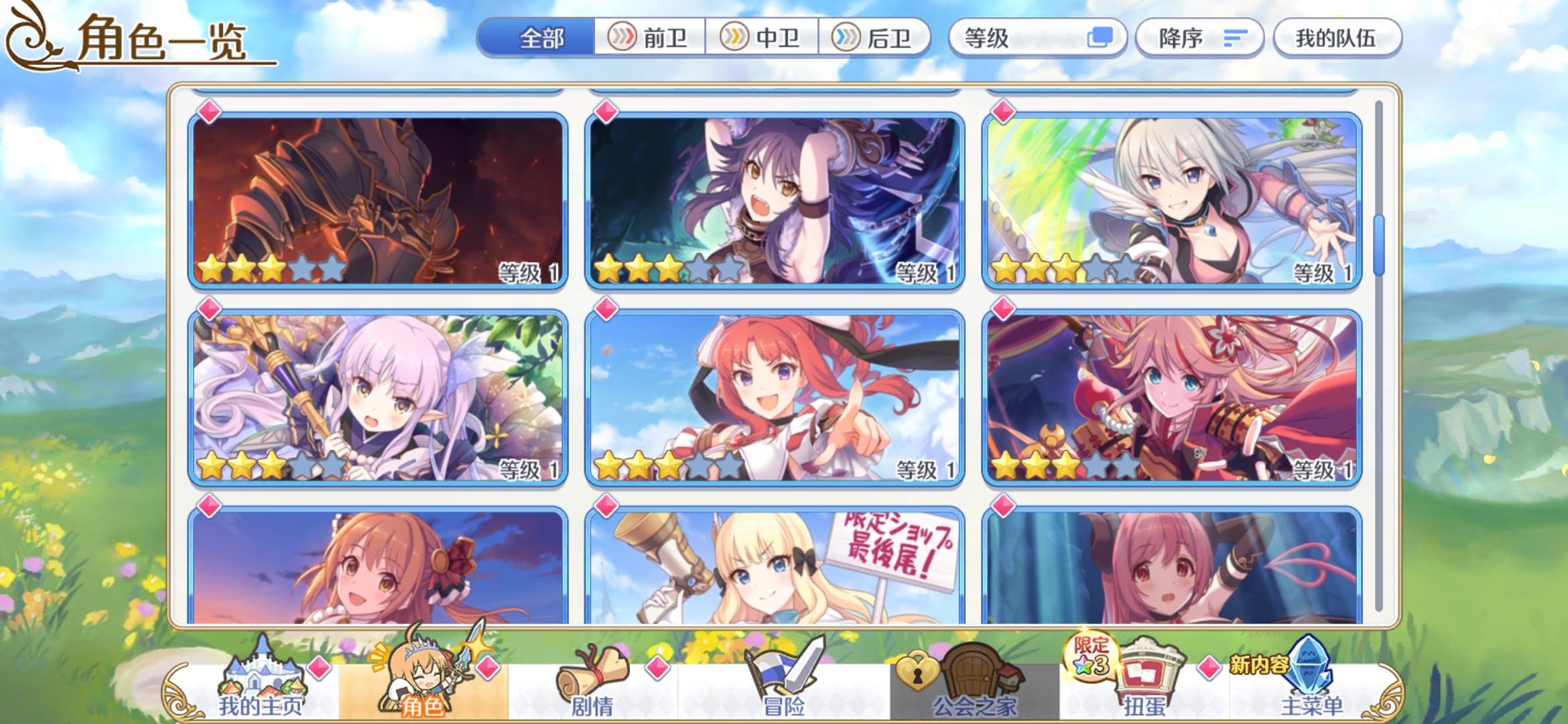
Task: Click the copy icon beside 等级 filter
Action: point(1100,38)
